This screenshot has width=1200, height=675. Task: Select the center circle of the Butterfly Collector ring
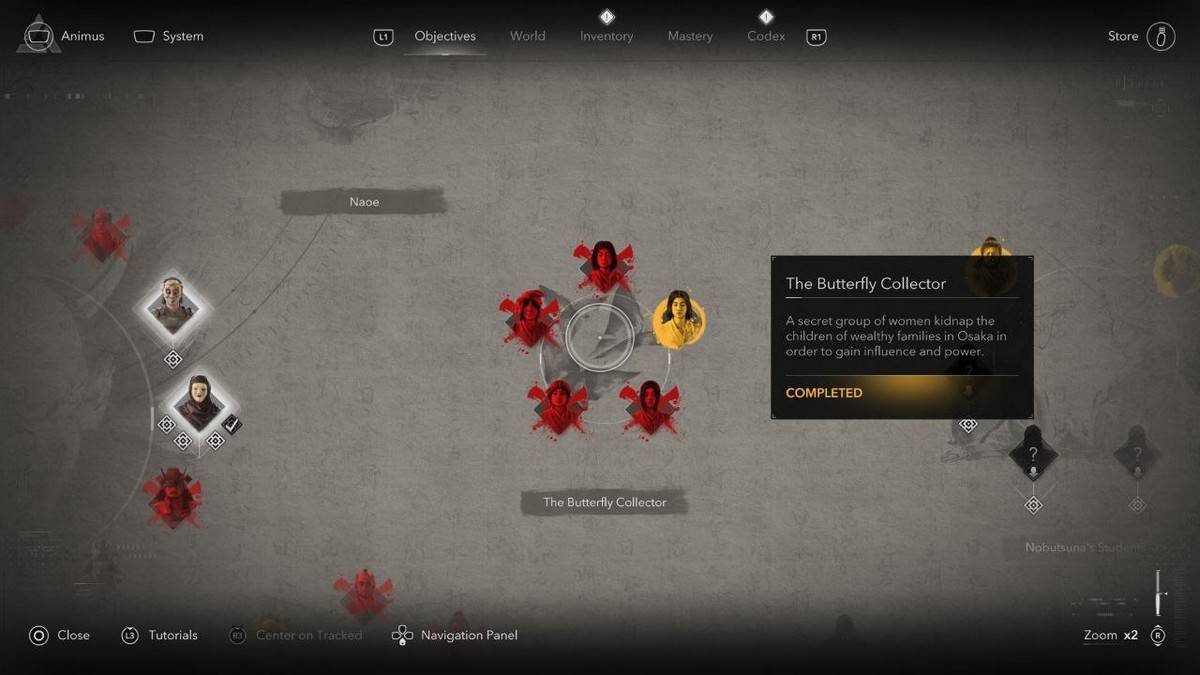599,338
